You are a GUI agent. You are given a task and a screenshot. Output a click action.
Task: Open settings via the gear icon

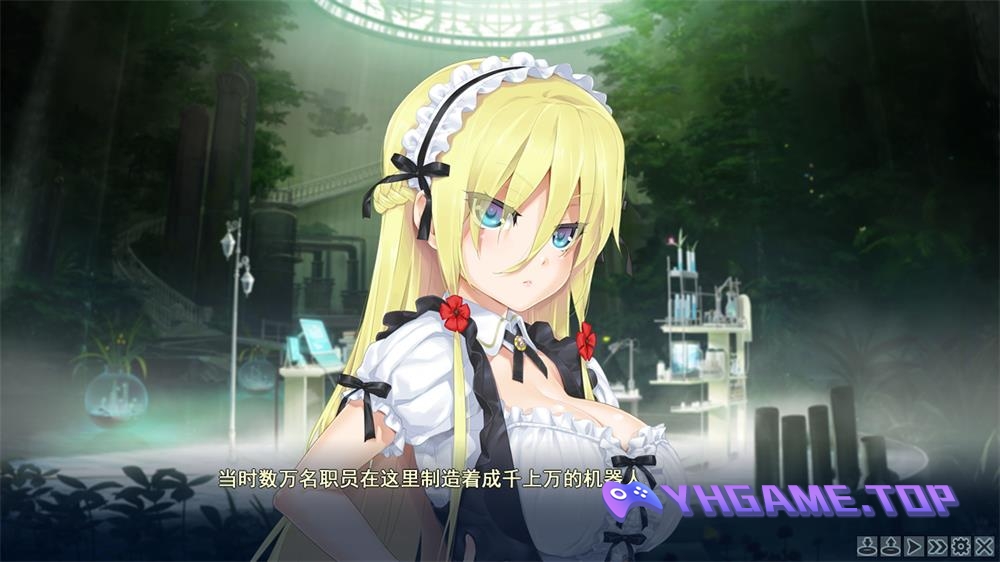point(961,546)
